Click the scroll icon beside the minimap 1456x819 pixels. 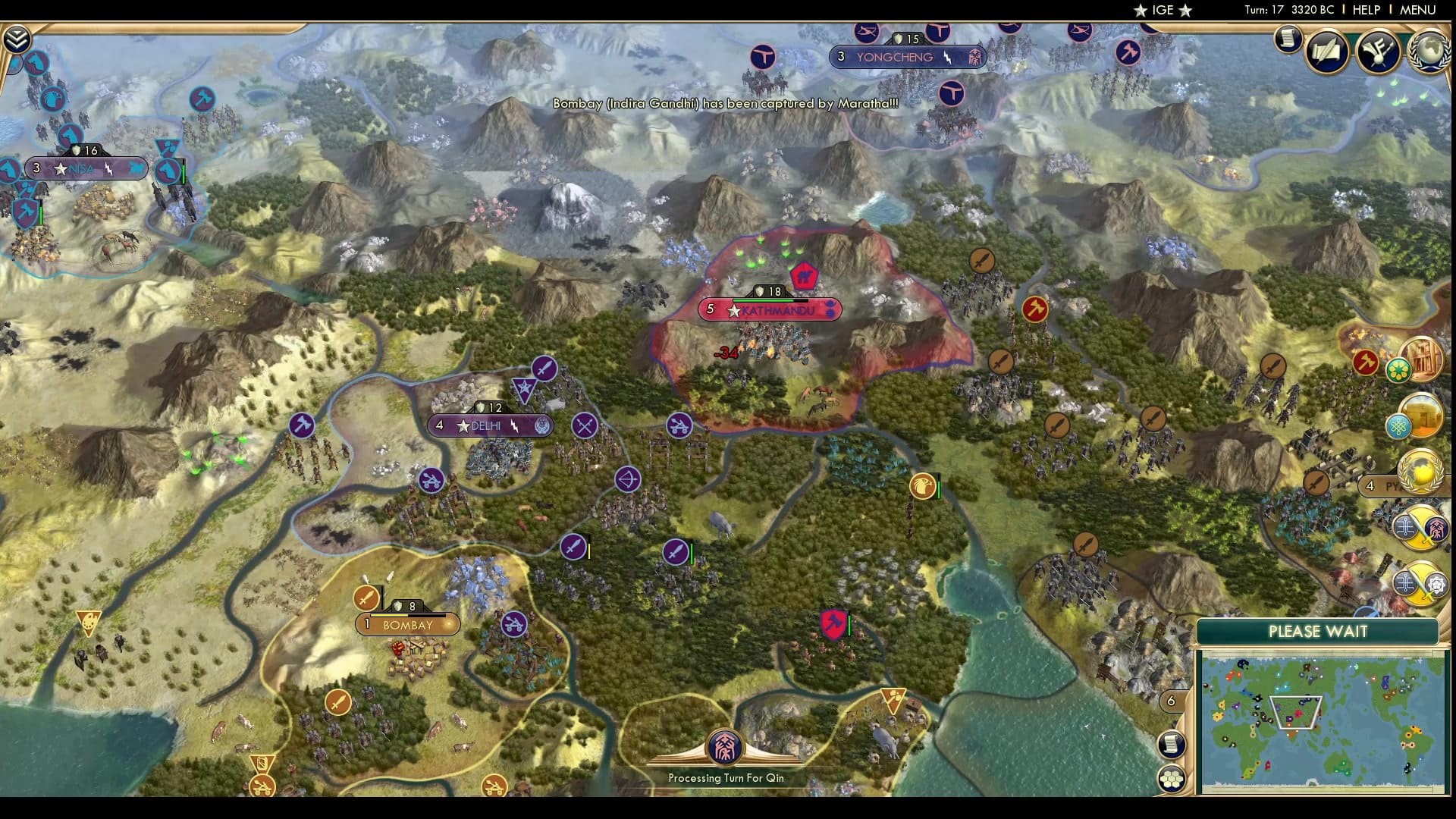point(1171,745)
